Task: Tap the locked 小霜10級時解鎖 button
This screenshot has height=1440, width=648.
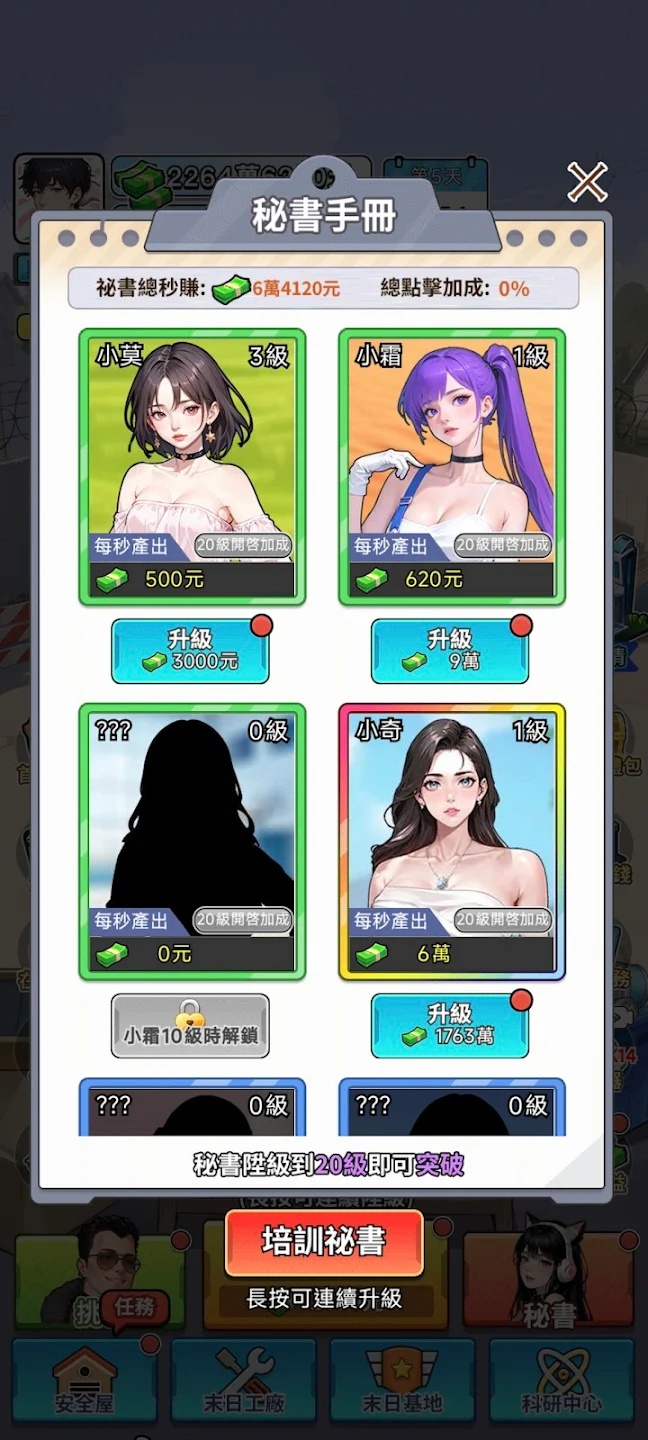Action: 190,1025
